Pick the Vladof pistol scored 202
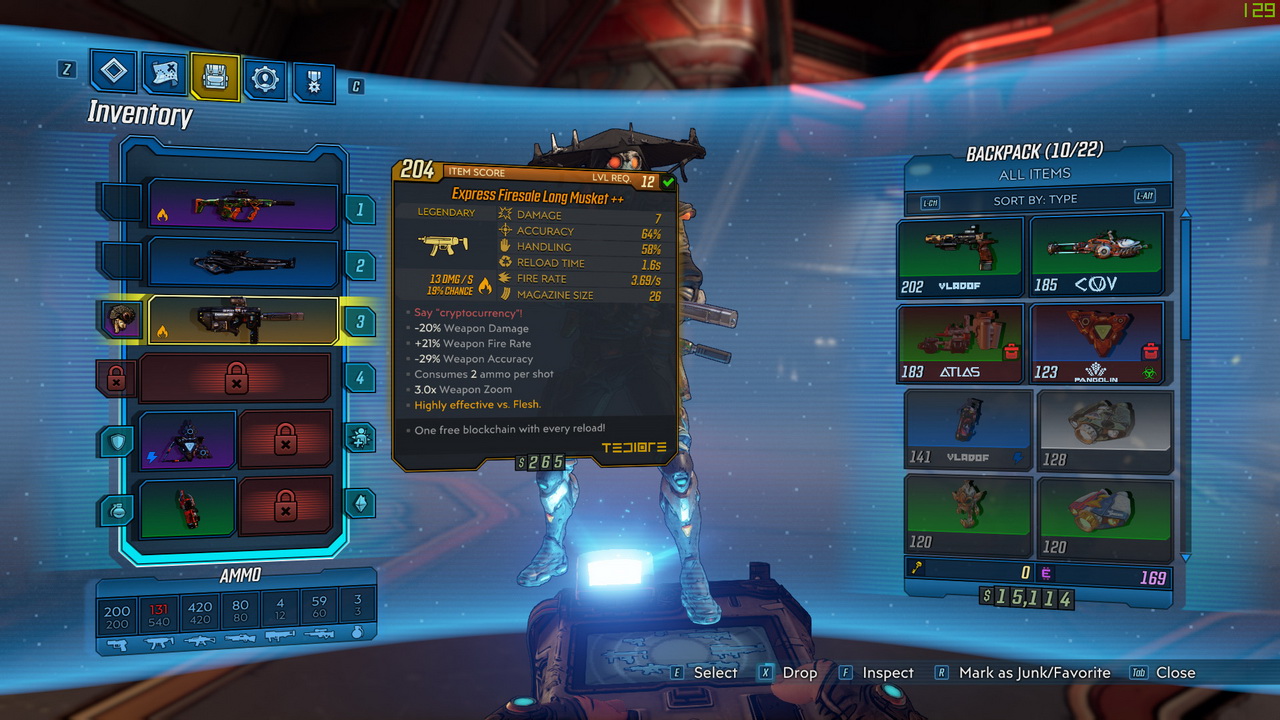 pos(960,257)
